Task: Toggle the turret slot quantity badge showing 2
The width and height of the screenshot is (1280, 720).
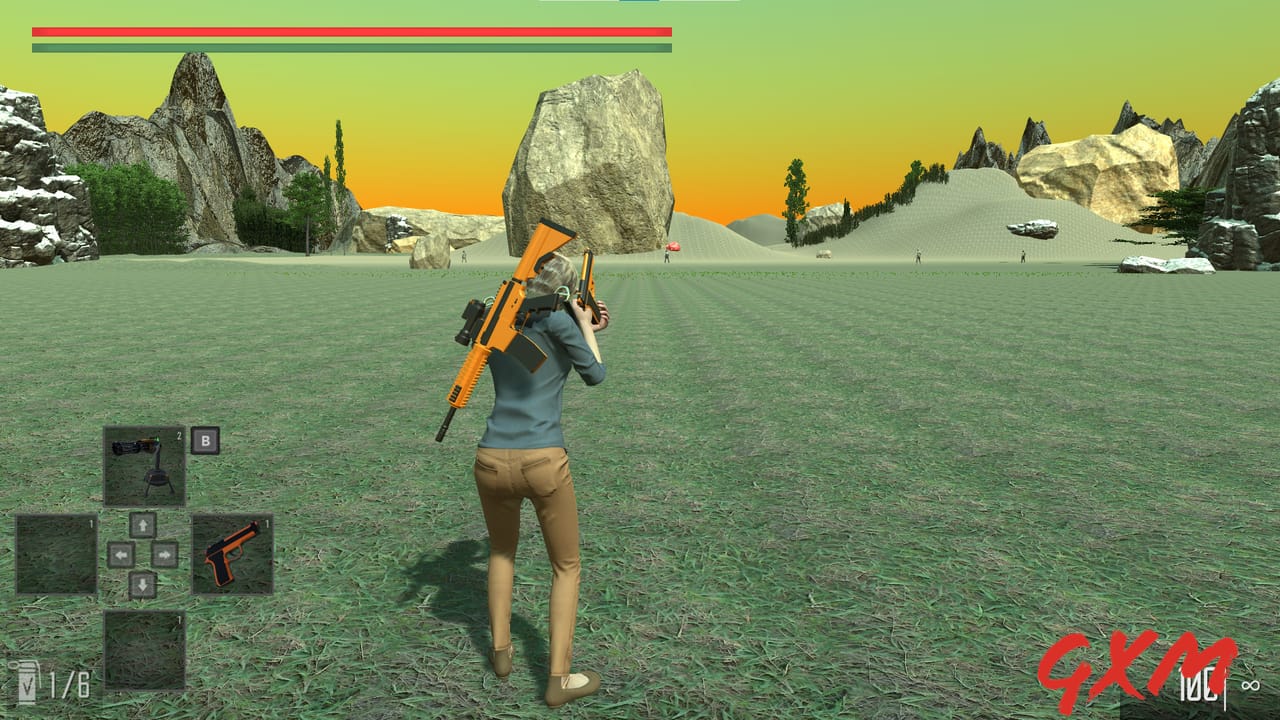Action: click(180, 434)
